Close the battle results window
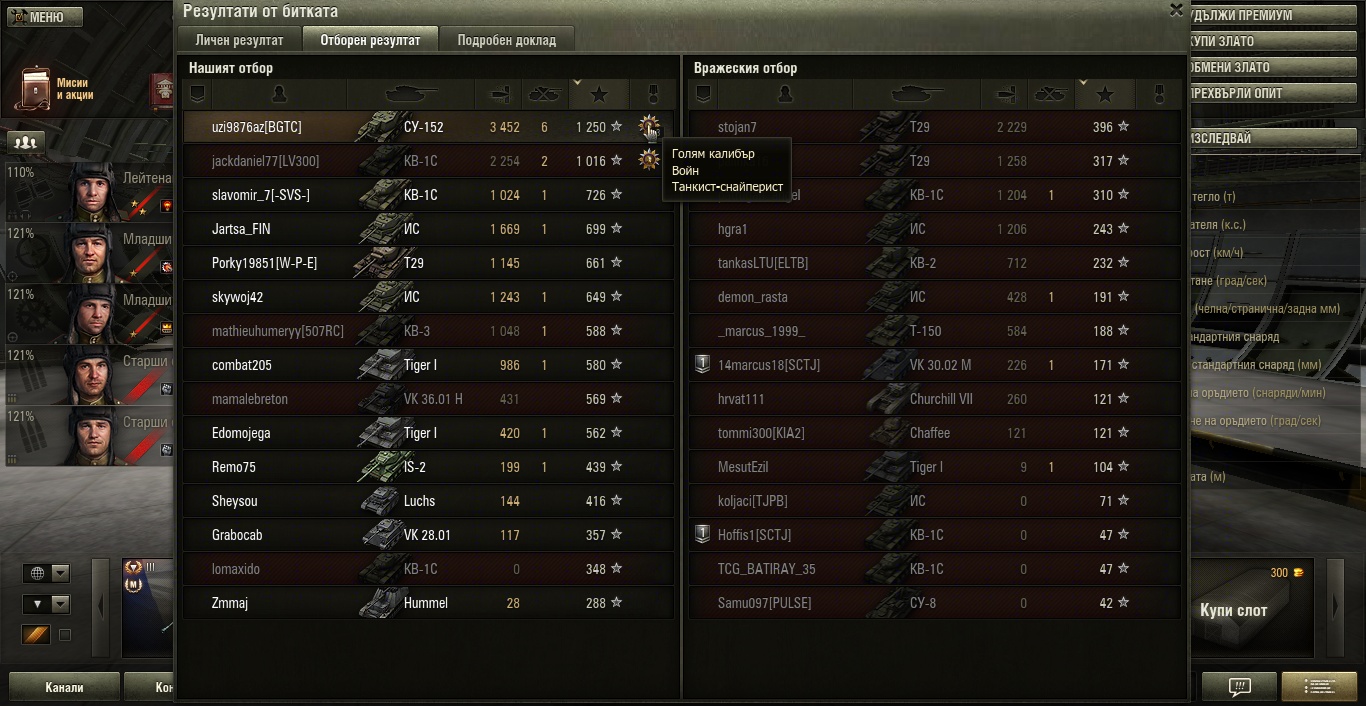Image resolution: width=1366 pixels, height=706 pixels. point(1176,9)
